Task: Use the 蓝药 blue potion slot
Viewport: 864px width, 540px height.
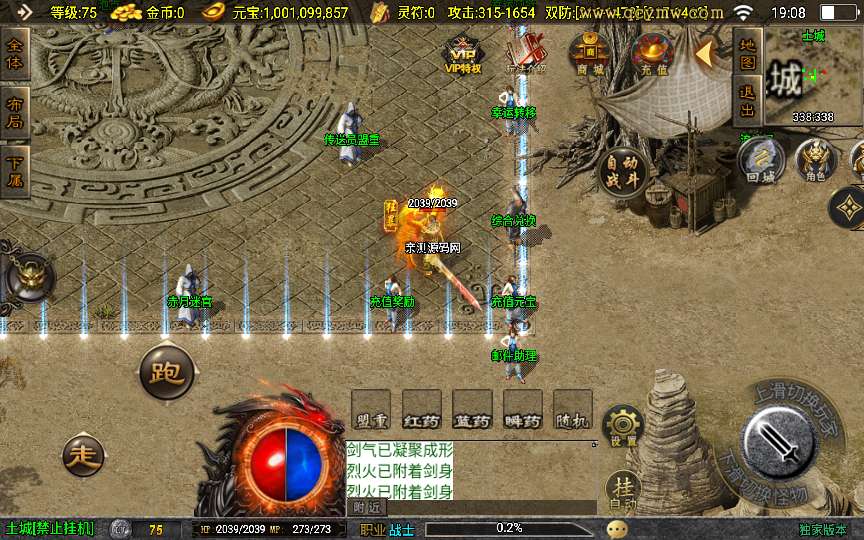Action: pos(471,411)
